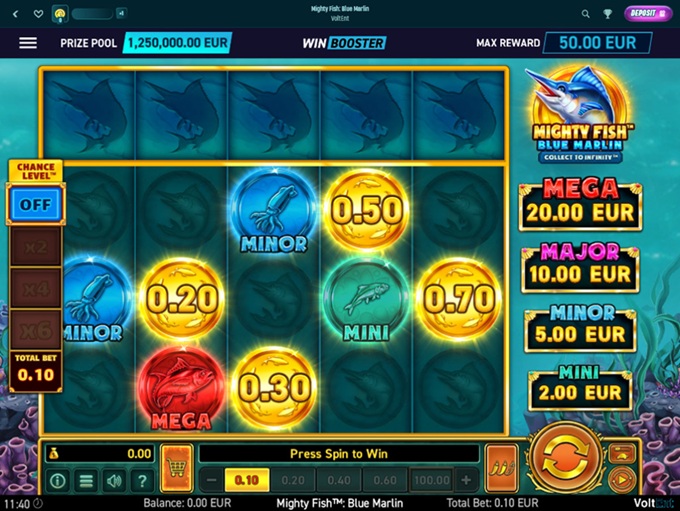Image resolution: width=680 pixels, height=511 pixels.
Task: Go back using the top-left arrow
Action: click(15, 14)
